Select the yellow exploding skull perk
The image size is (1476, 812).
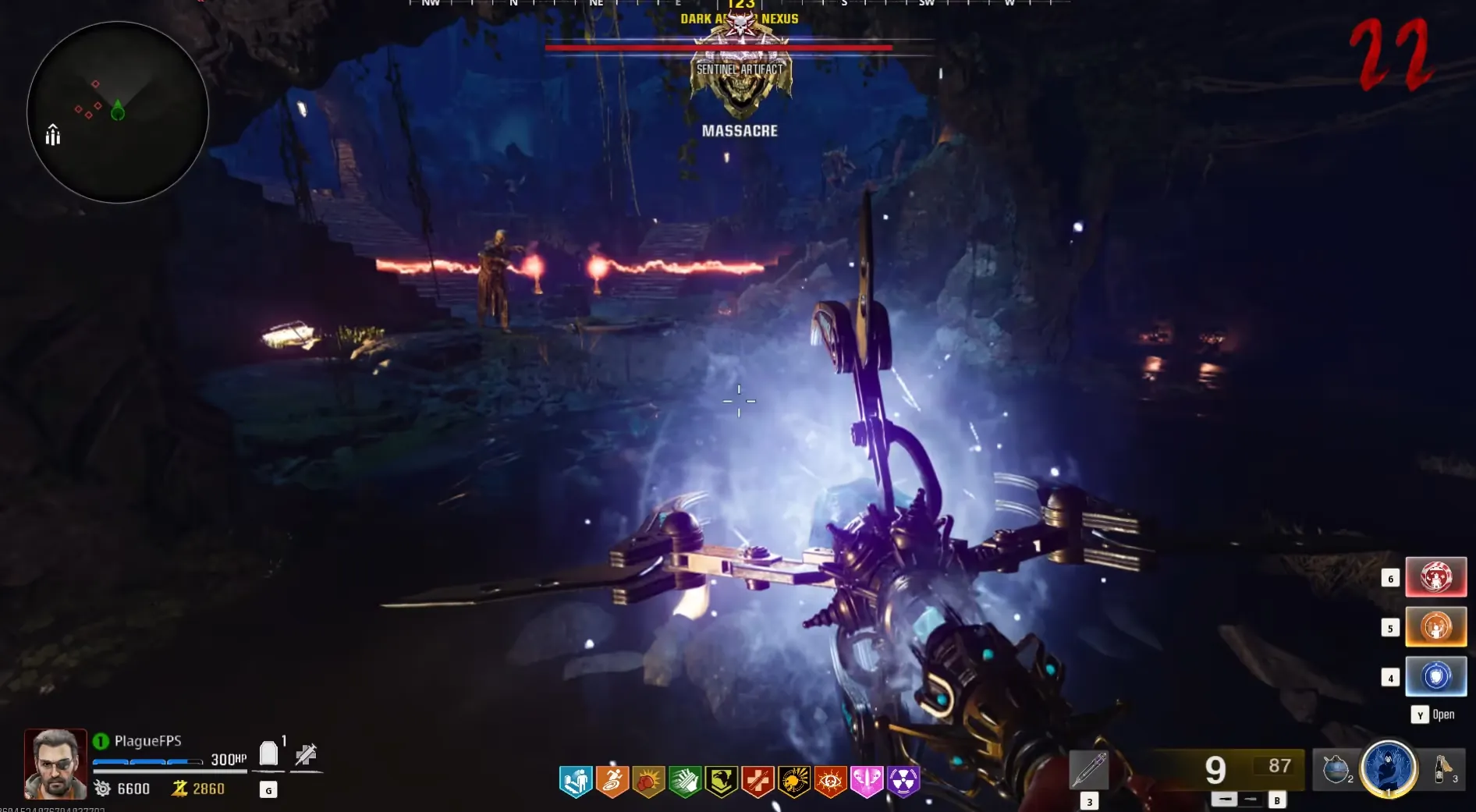(794, 781)
